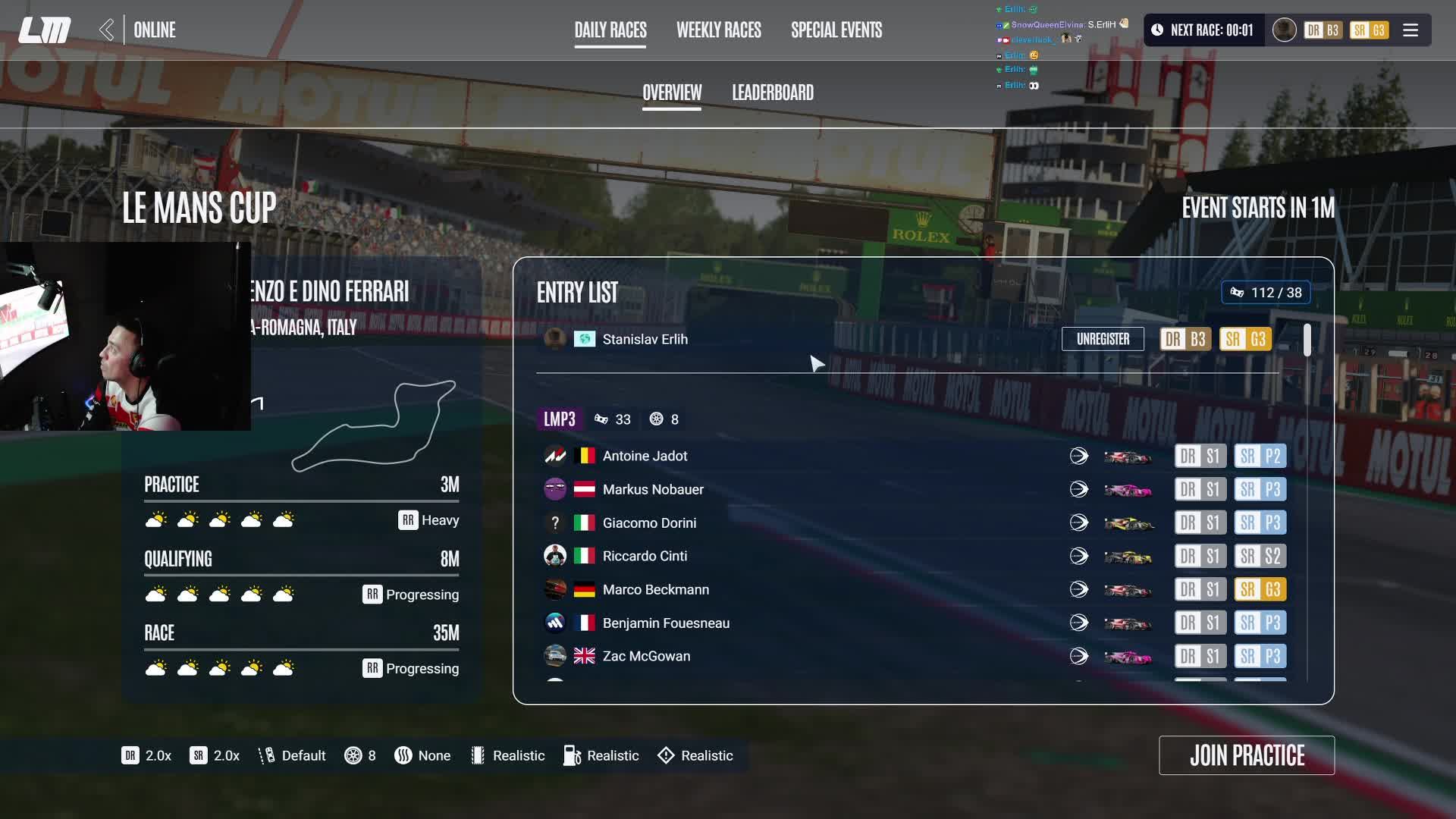
Task: Pick Marco Beckmann in the entry list
Action: pyautogui.click(x=656, y=589)
